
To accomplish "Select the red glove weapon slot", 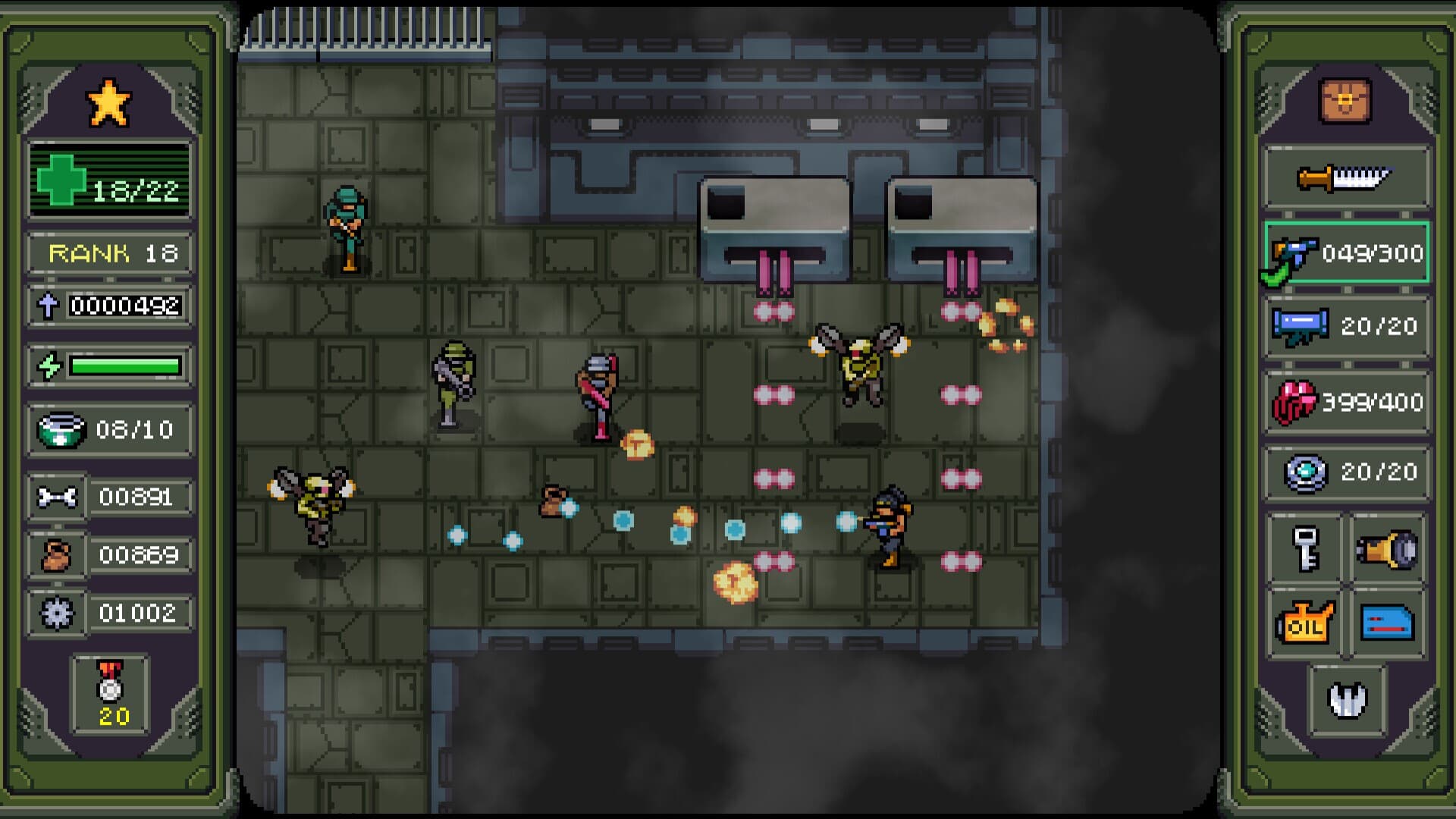I will (1347, 402).
